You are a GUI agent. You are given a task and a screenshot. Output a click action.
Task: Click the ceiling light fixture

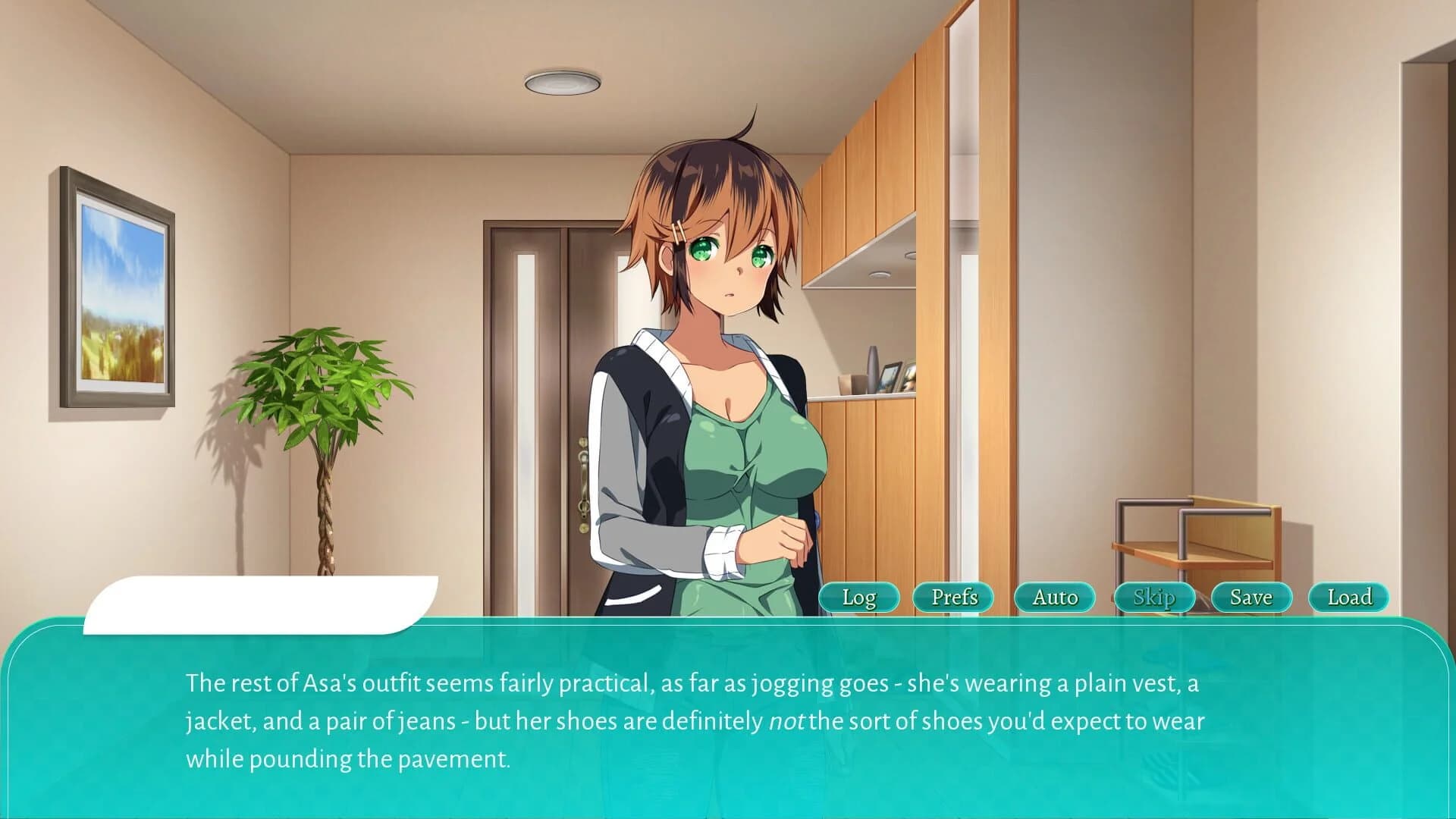561,83
